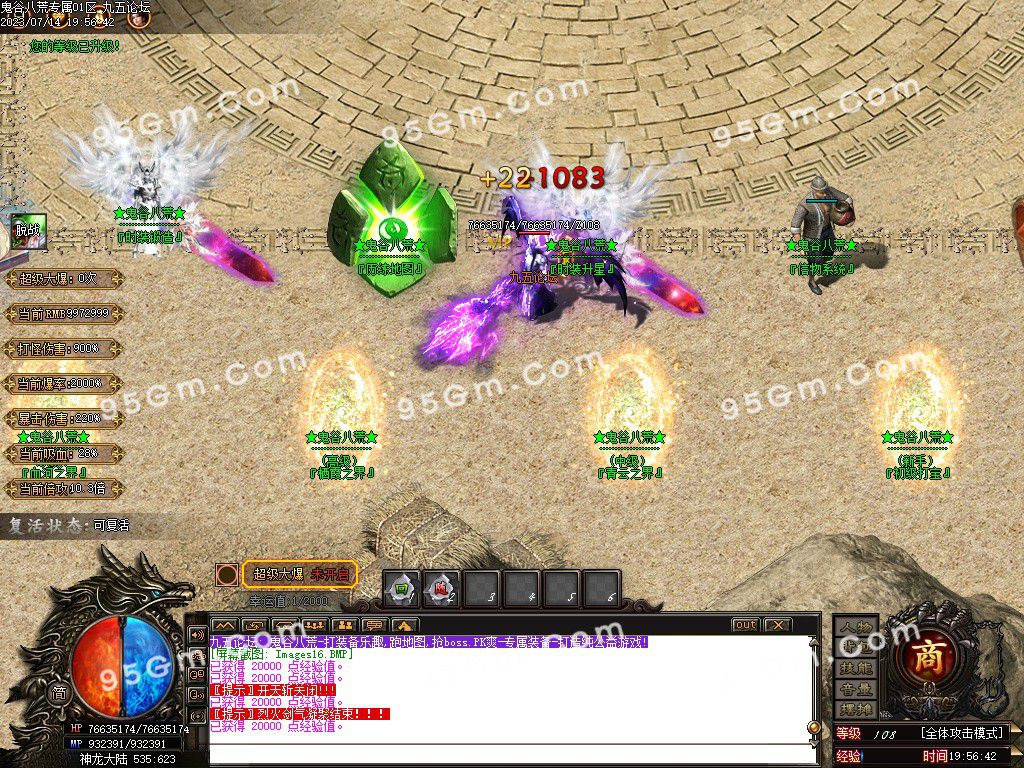Use the red scroll in hotbar slot 2
This screenshot has width=1024, height=768.
coord(441,588)
